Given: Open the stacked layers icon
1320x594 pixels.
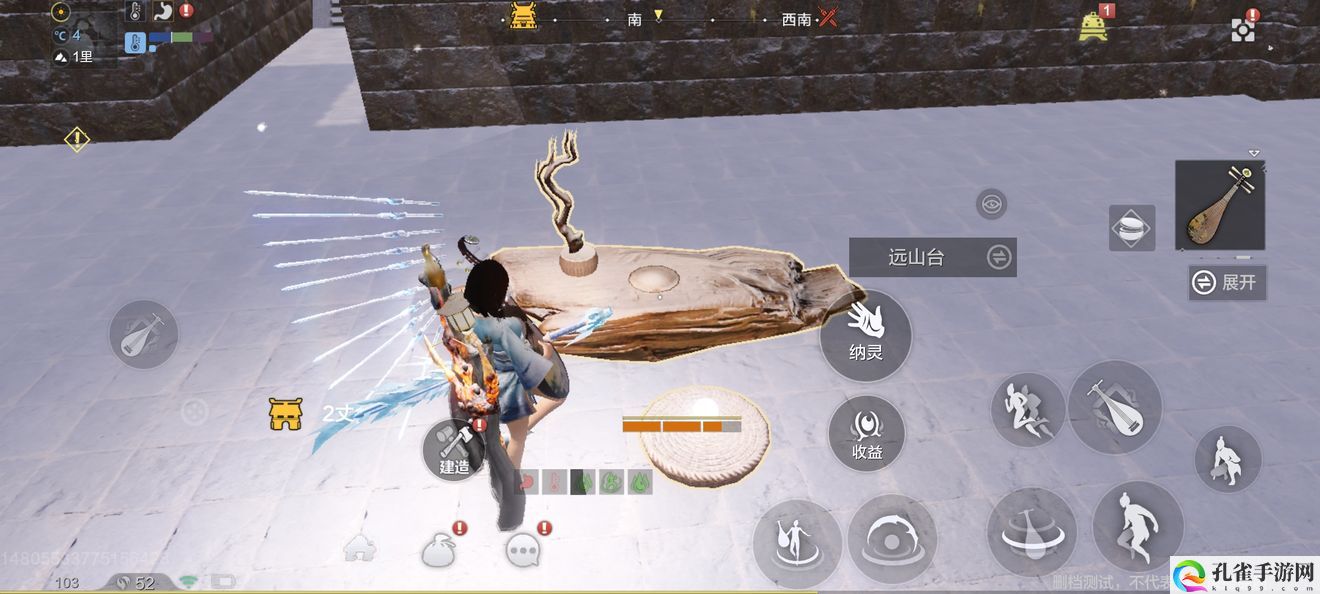Looking at the screenshot, I should pos(1132,228).
